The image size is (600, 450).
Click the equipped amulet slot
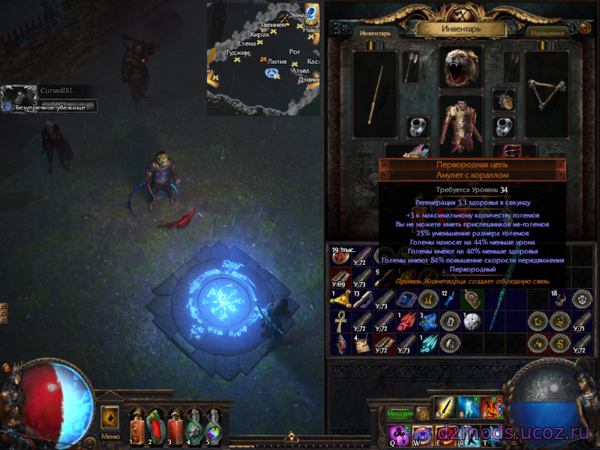505,100
